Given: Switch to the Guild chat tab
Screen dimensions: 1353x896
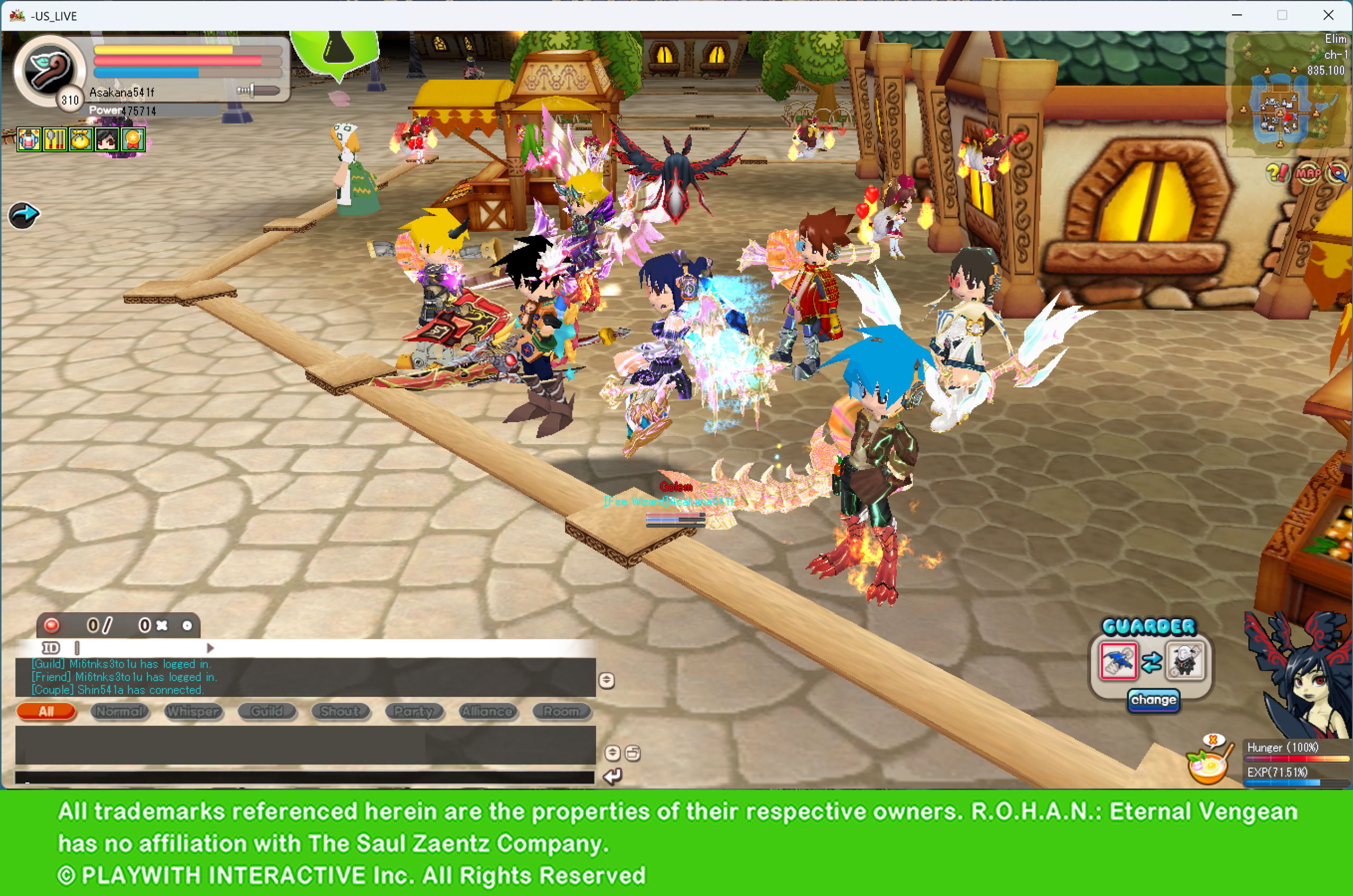Looking at the screenshot, I should [267, 711].
